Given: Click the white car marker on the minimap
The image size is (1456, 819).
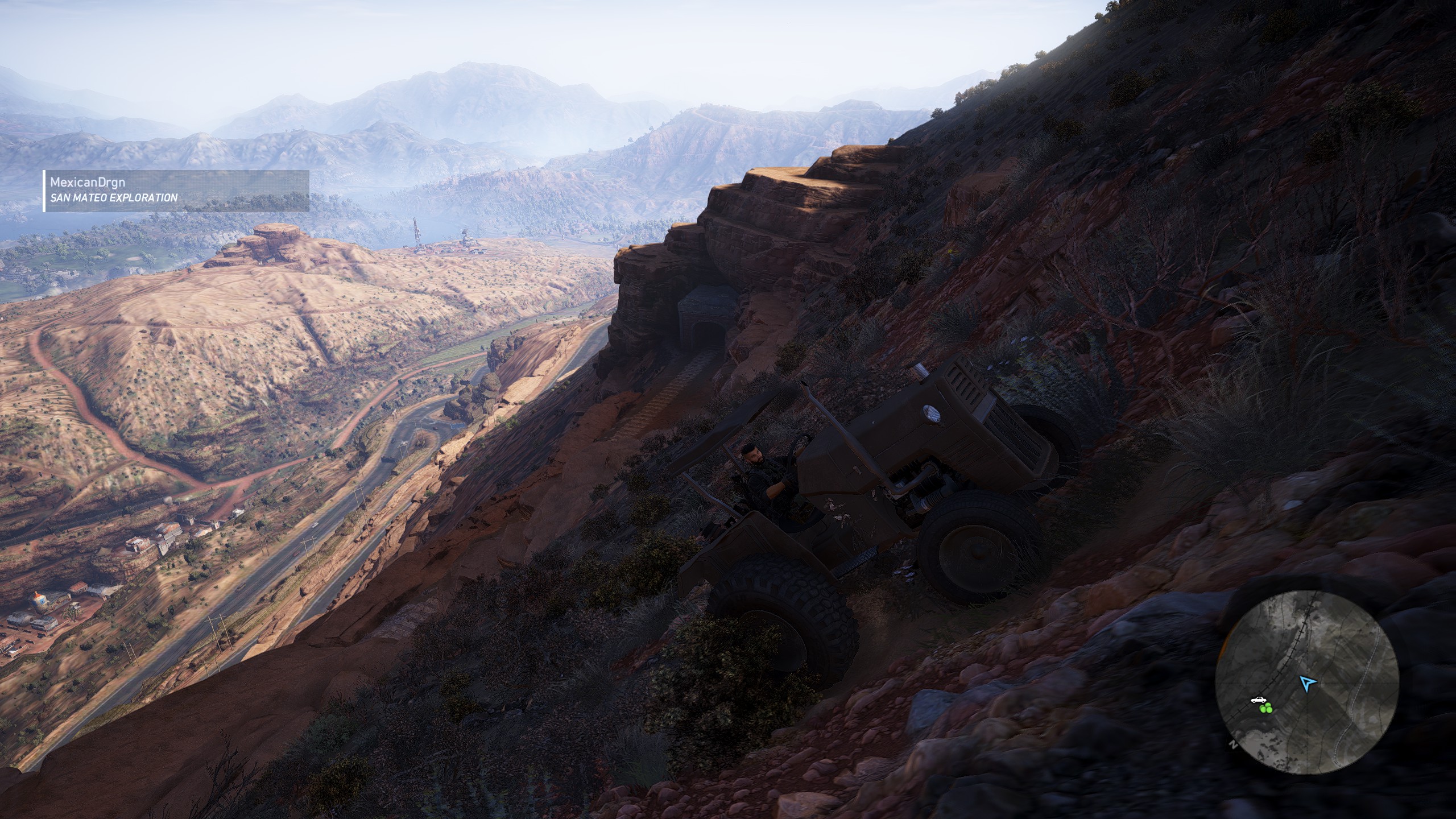Looking at the screenshot, I should pyautogui.click(x=1259, y=700).
